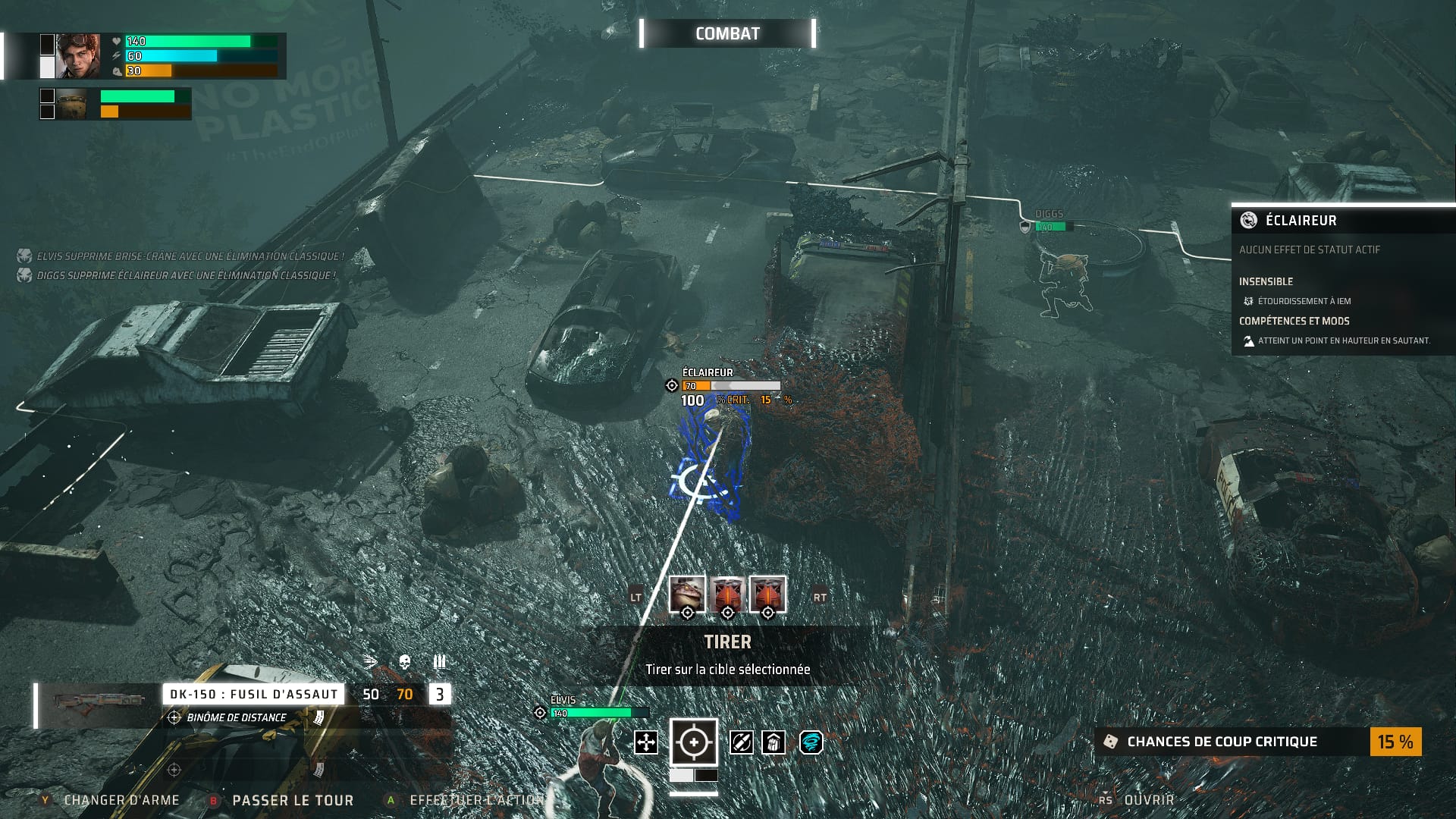The height and width of the screenshot is (819, 1456).
Task: Choose Changer d'arme to swap weapons
Action: pos(121,800)
